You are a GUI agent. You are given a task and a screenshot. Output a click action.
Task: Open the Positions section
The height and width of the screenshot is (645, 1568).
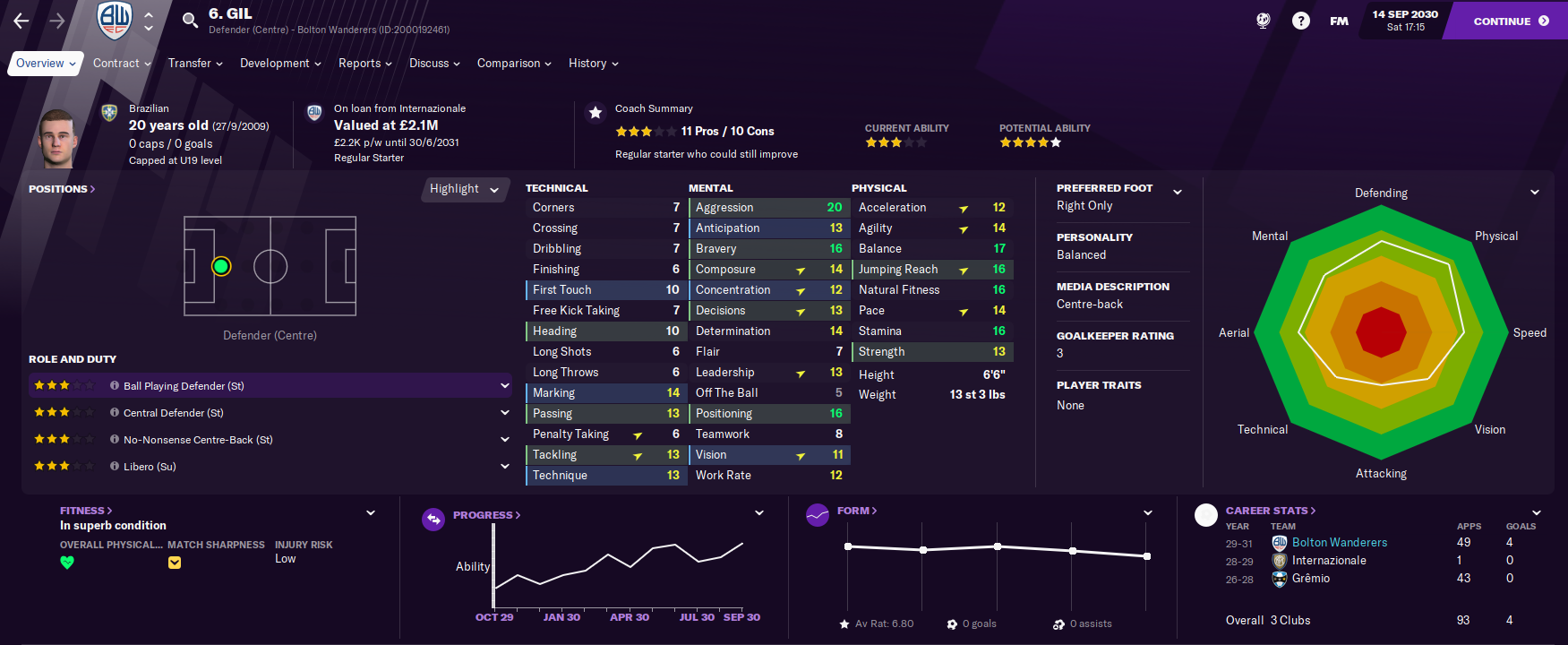(x=61, y=189)
